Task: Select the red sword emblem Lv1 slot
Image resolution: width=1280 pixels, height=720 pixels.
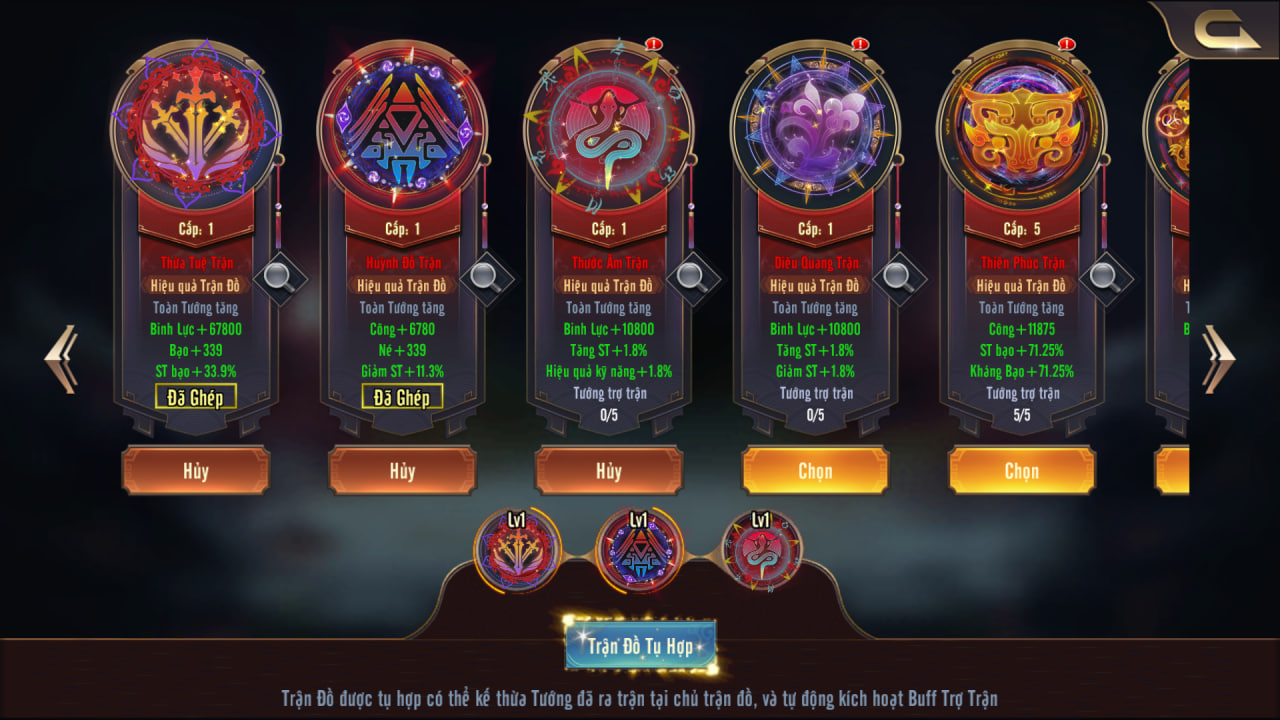Action: pyautogui.click(x=517, y=550)
